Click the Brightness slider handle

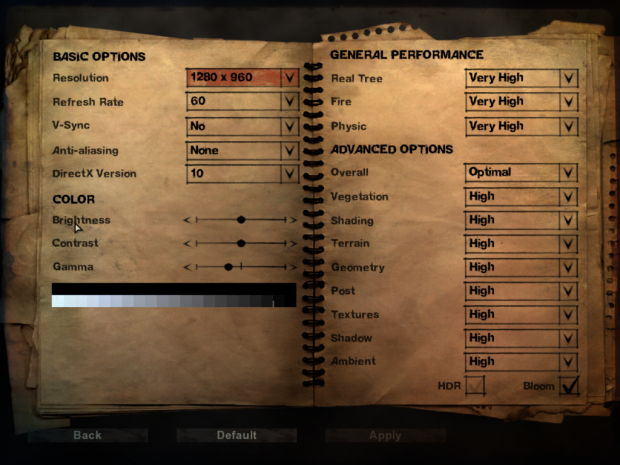tap(241, 219)
